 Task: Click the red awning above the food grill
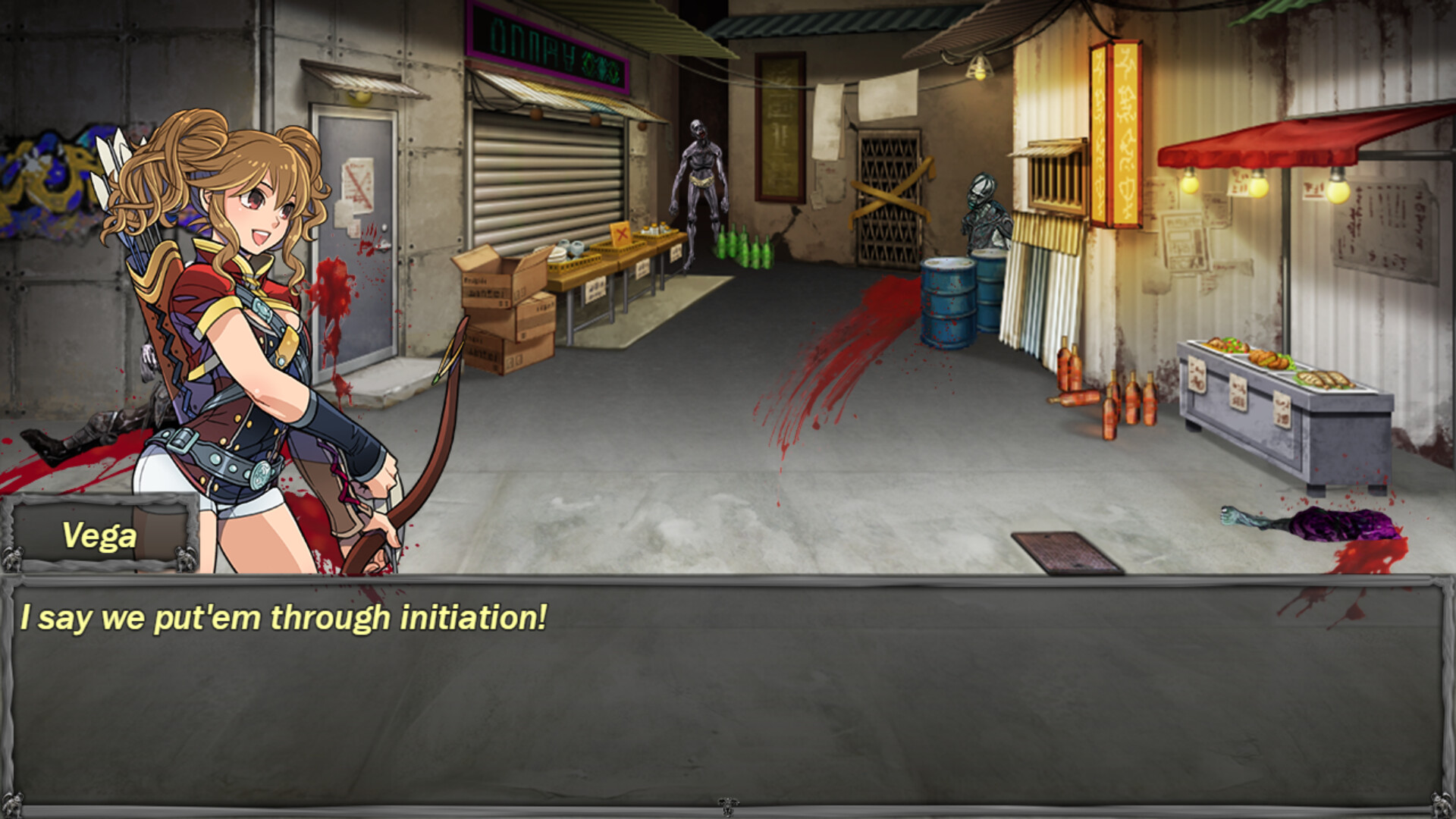click(x=1289, y=140)
